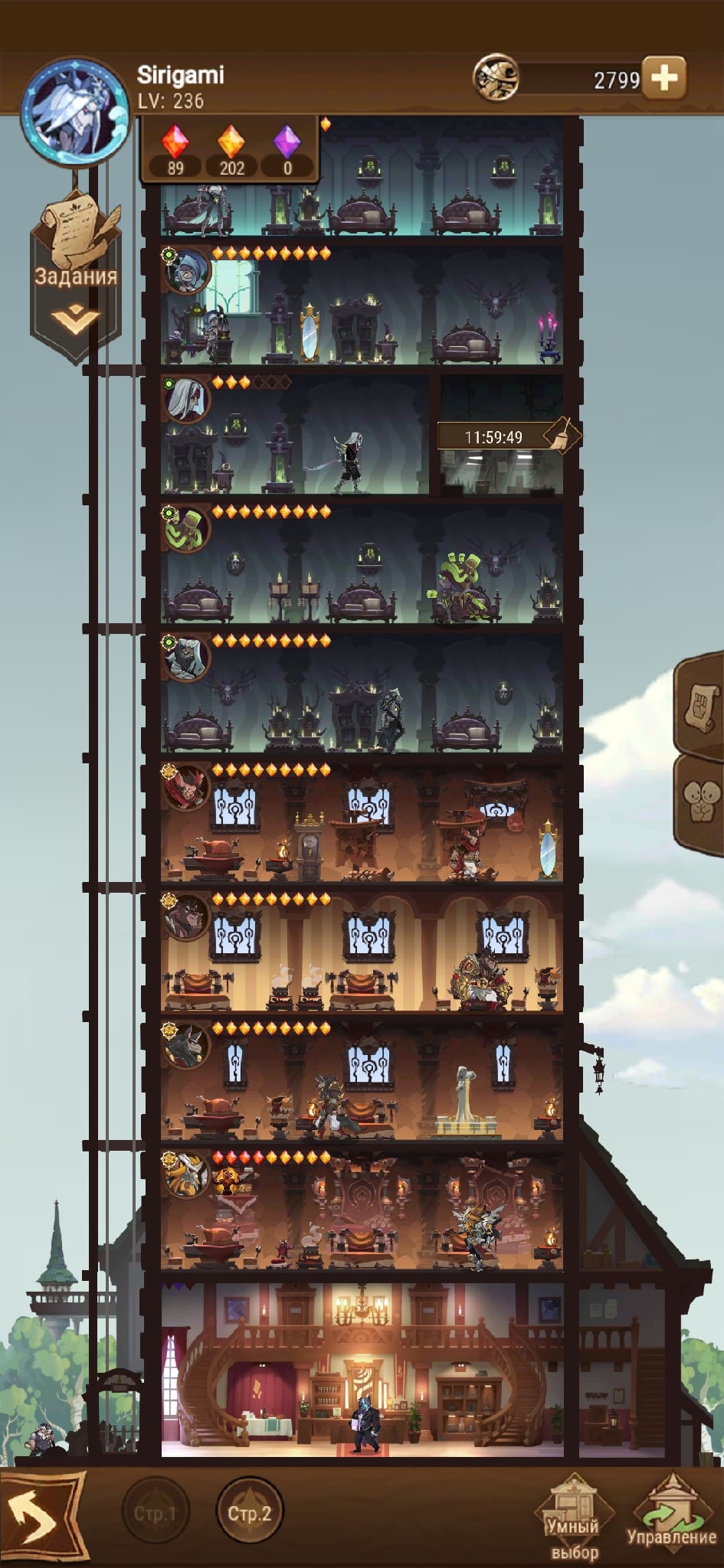Select the red horned hero room portrait

(x=186, y=787)
